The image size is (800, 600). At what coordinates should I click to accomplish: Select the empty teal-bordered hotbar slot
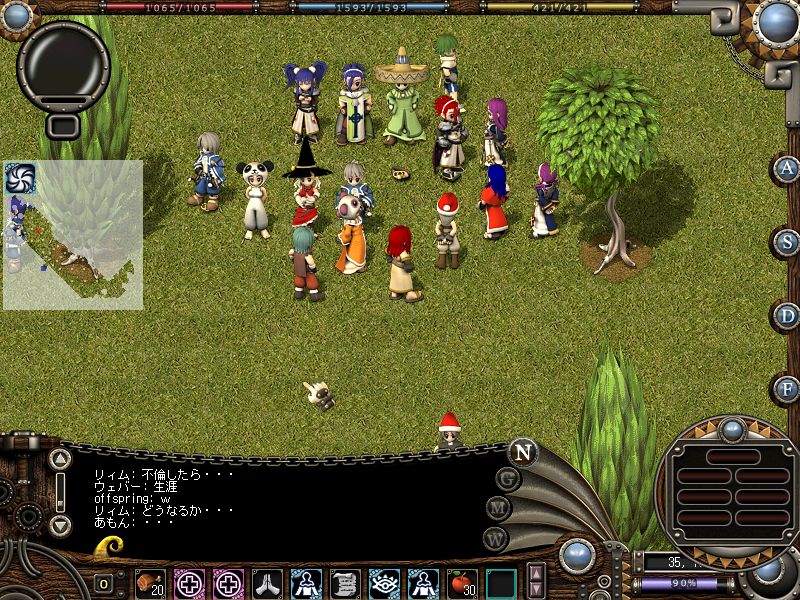501,583
